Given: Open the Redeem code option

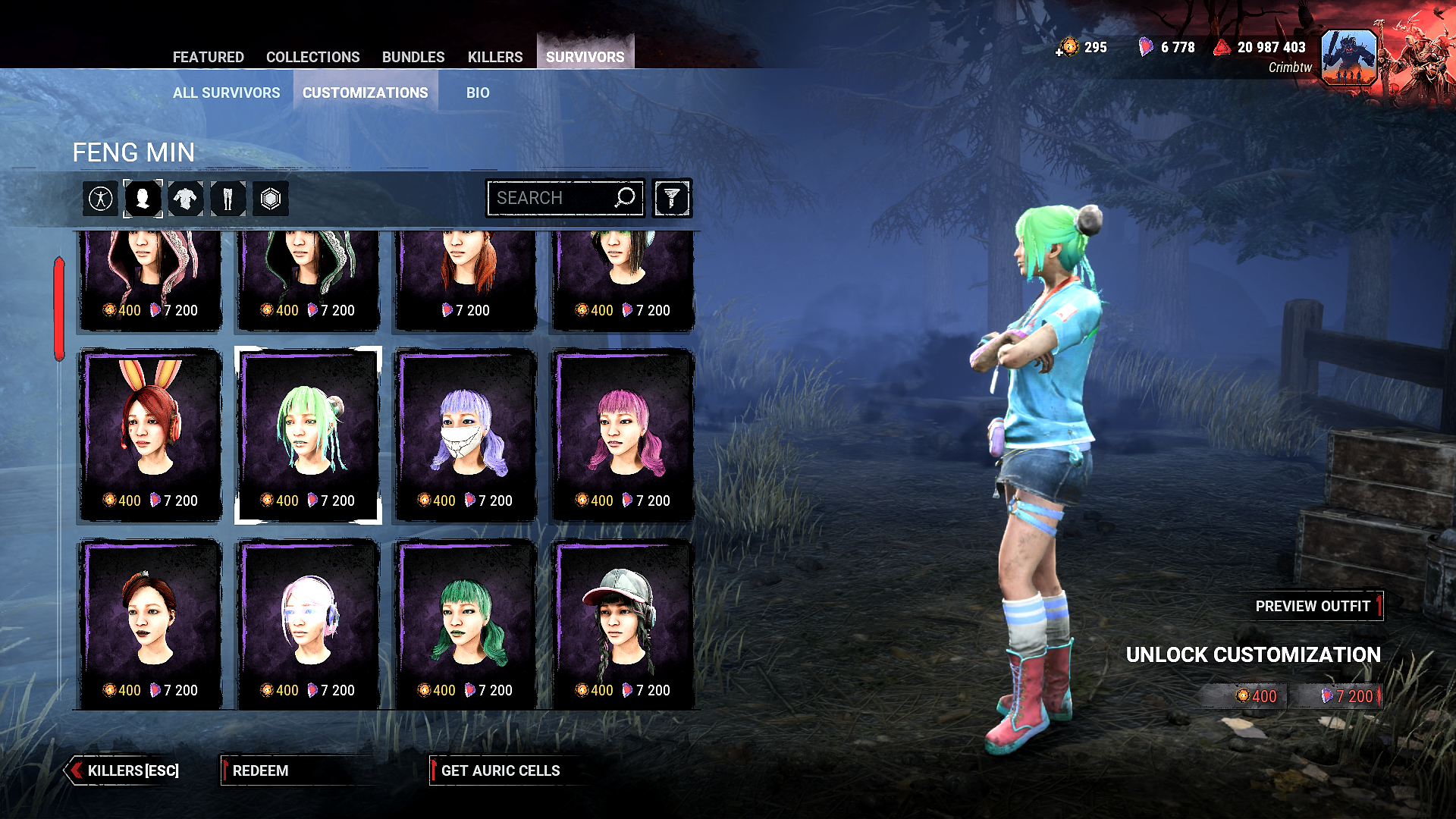Looking at the screenshot, I should coord(260,770).
